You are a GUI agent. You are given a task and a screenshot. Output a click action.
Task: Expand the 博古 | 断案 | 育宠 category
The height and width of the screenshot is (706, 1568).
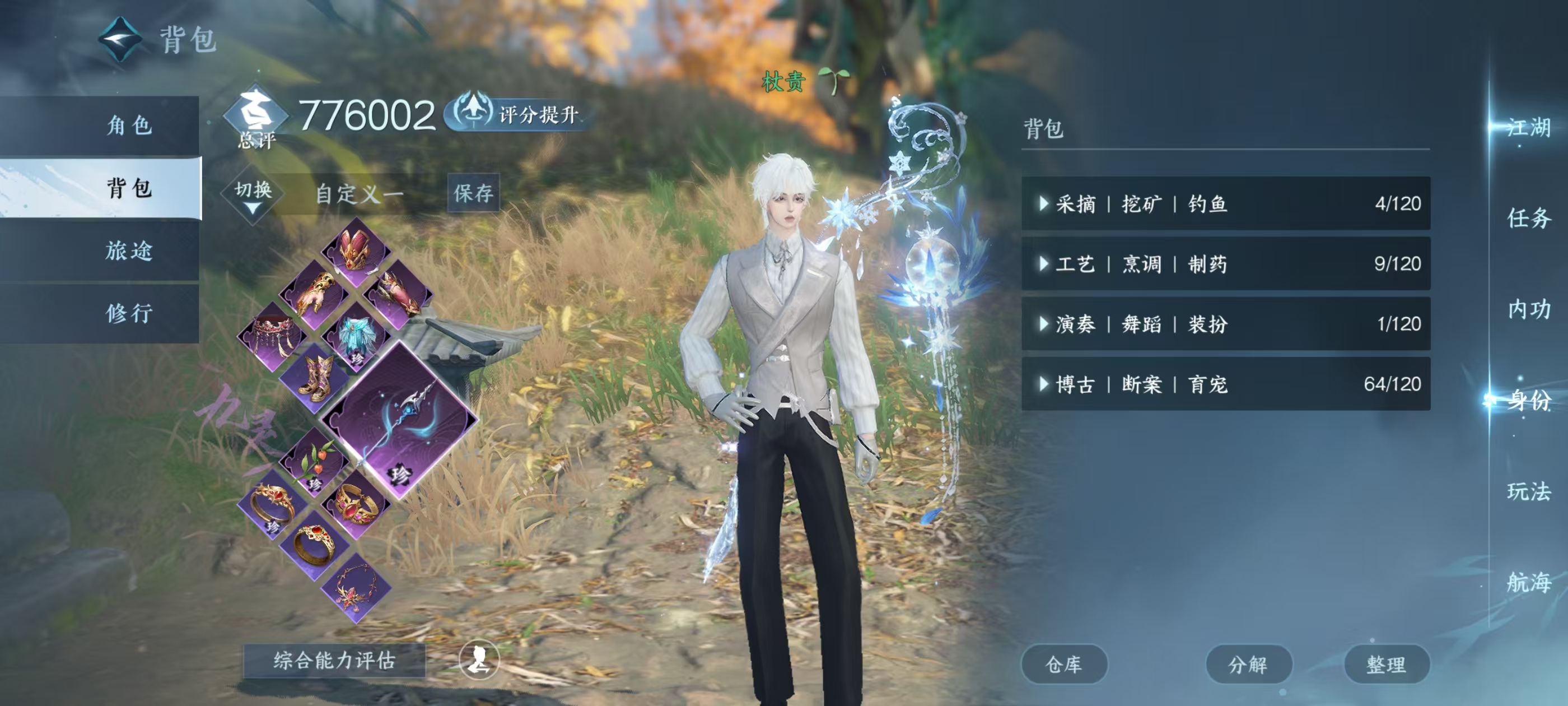(1225, 384)
